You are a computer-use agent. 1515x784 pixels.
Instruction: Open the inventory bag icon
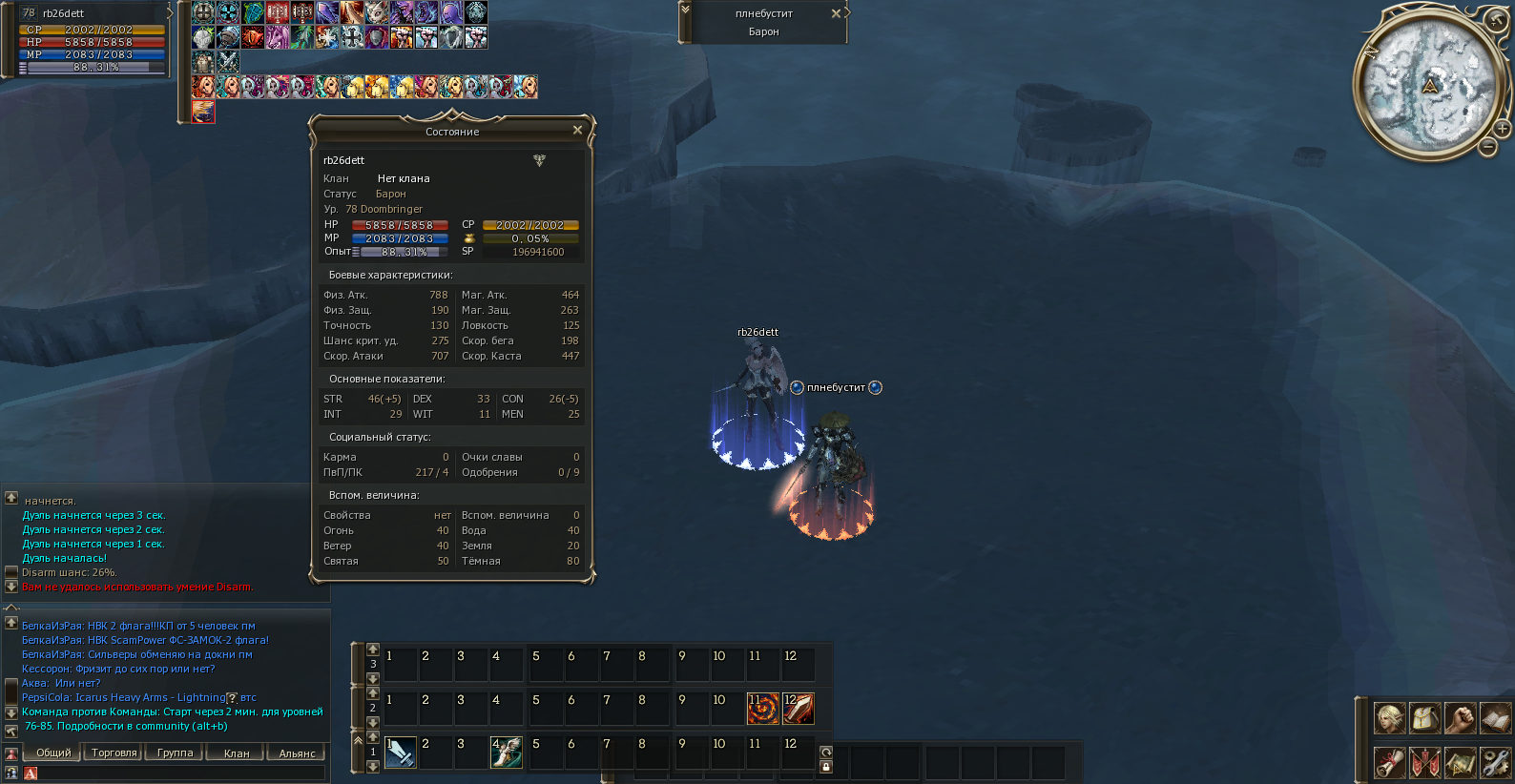[1424, 717]
